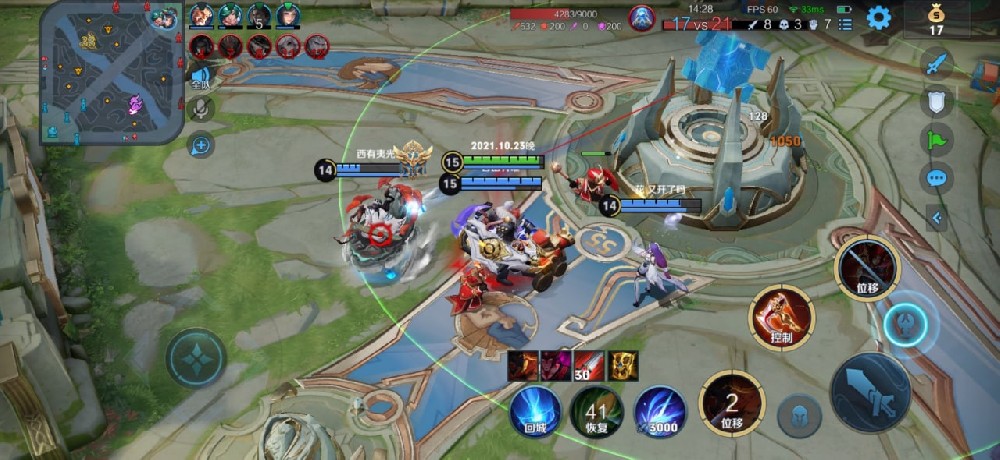Collapse the signal panel with the arrow
The image size is (1000, 460).
click(937, 217)
